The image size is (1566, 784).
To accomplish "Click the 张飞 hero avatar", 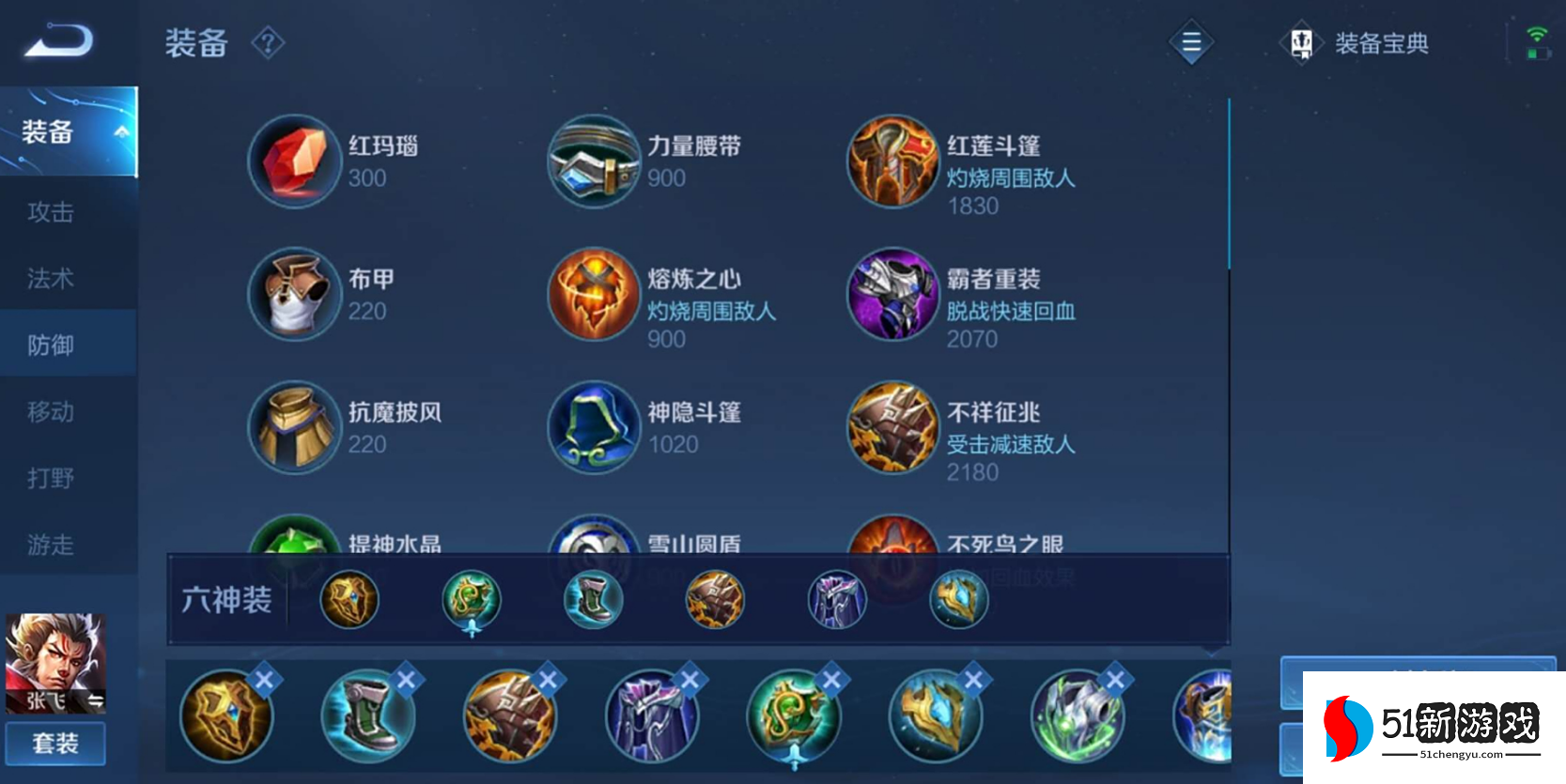I will [x=54, y=663].
